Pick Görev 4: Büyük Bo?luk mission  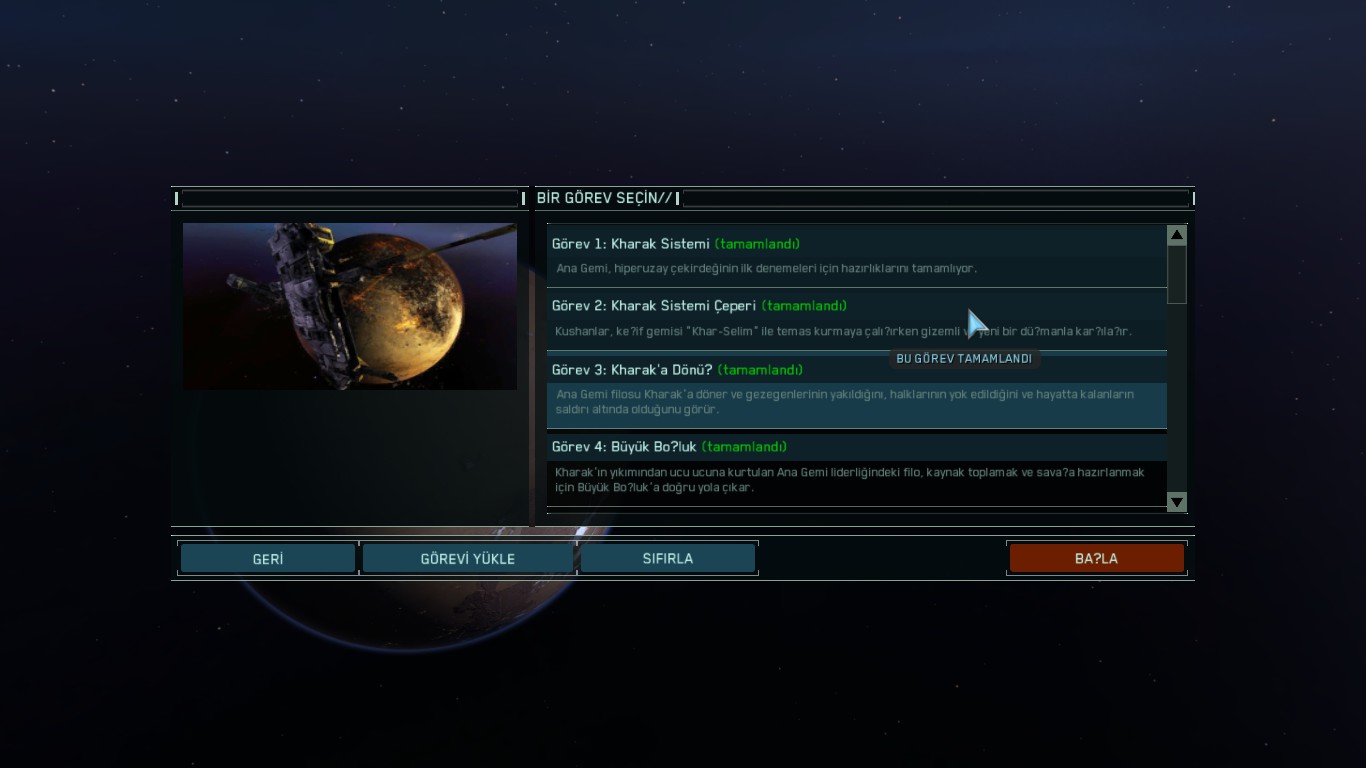[x=856, y=468]
